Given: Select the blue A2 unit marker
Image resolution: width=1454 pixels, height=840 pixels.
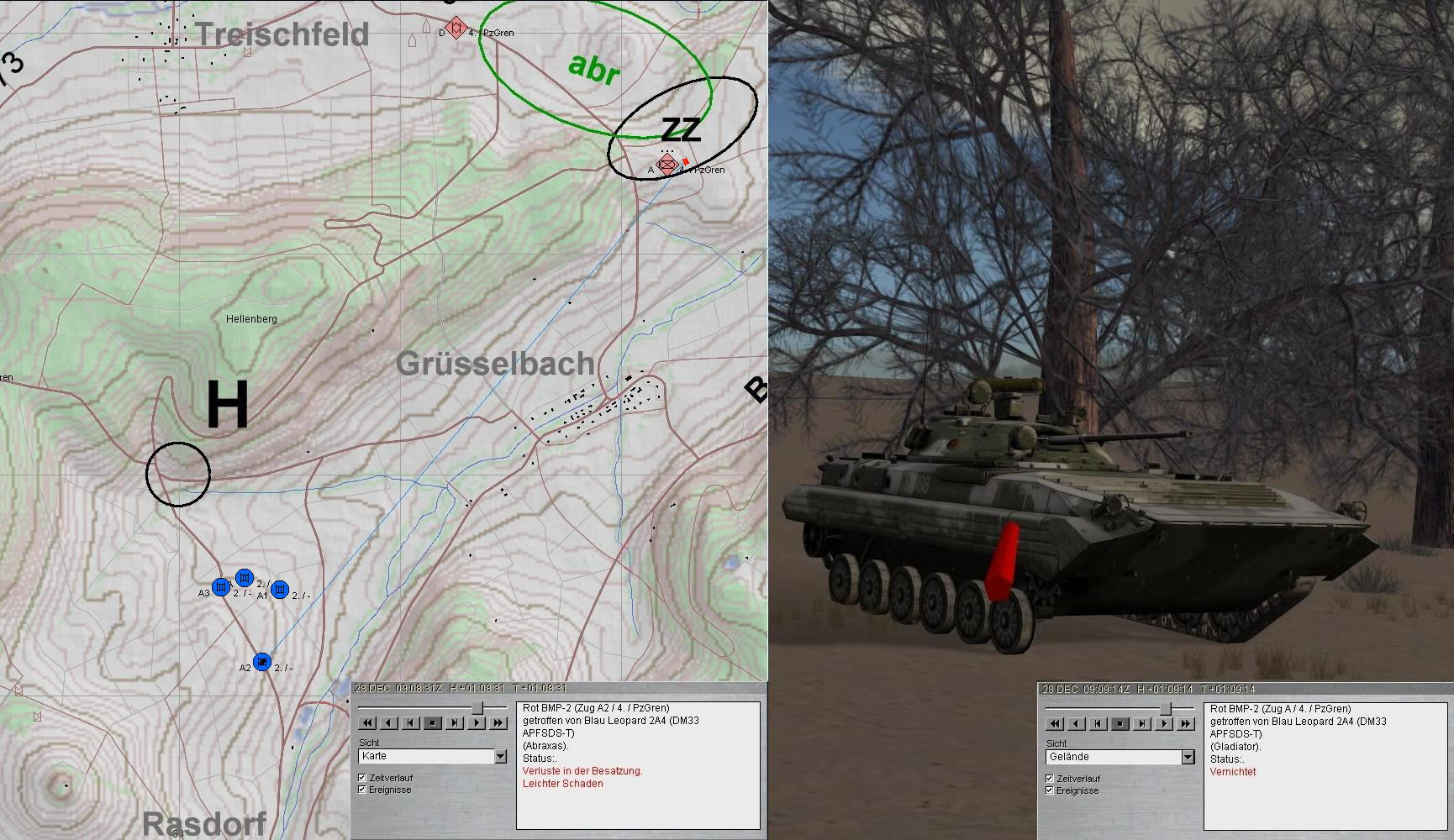Looking at the screenshot, I should coord(263,662).
